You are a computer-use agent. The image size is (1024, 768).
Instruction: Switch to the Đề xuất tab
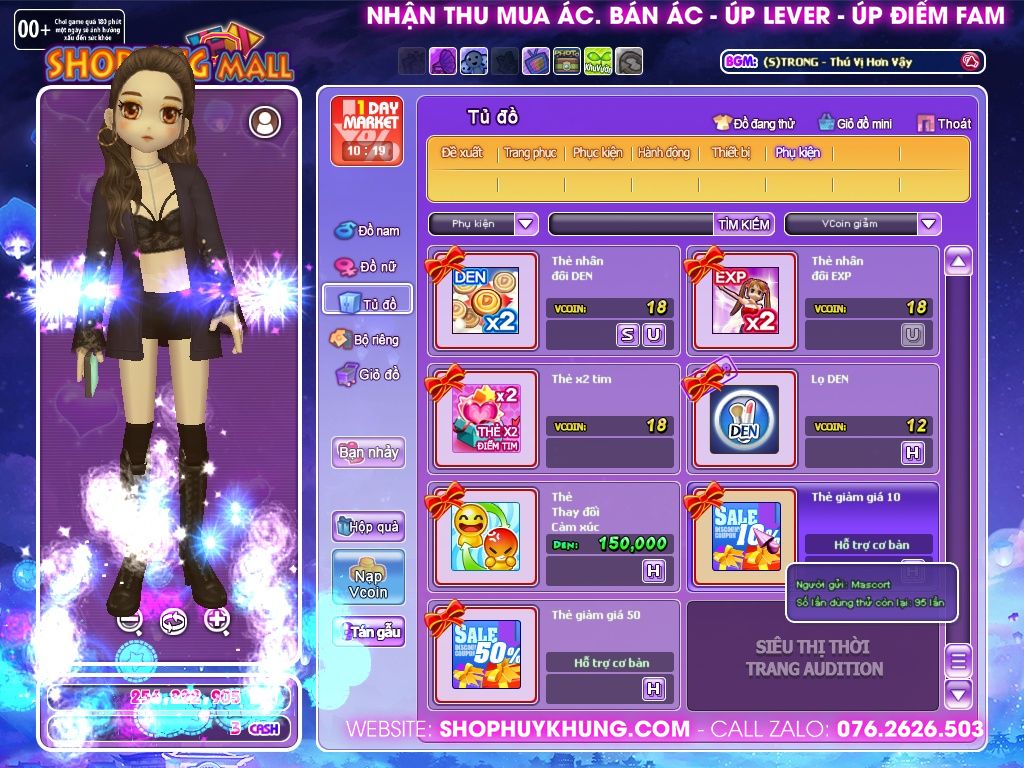462,153
